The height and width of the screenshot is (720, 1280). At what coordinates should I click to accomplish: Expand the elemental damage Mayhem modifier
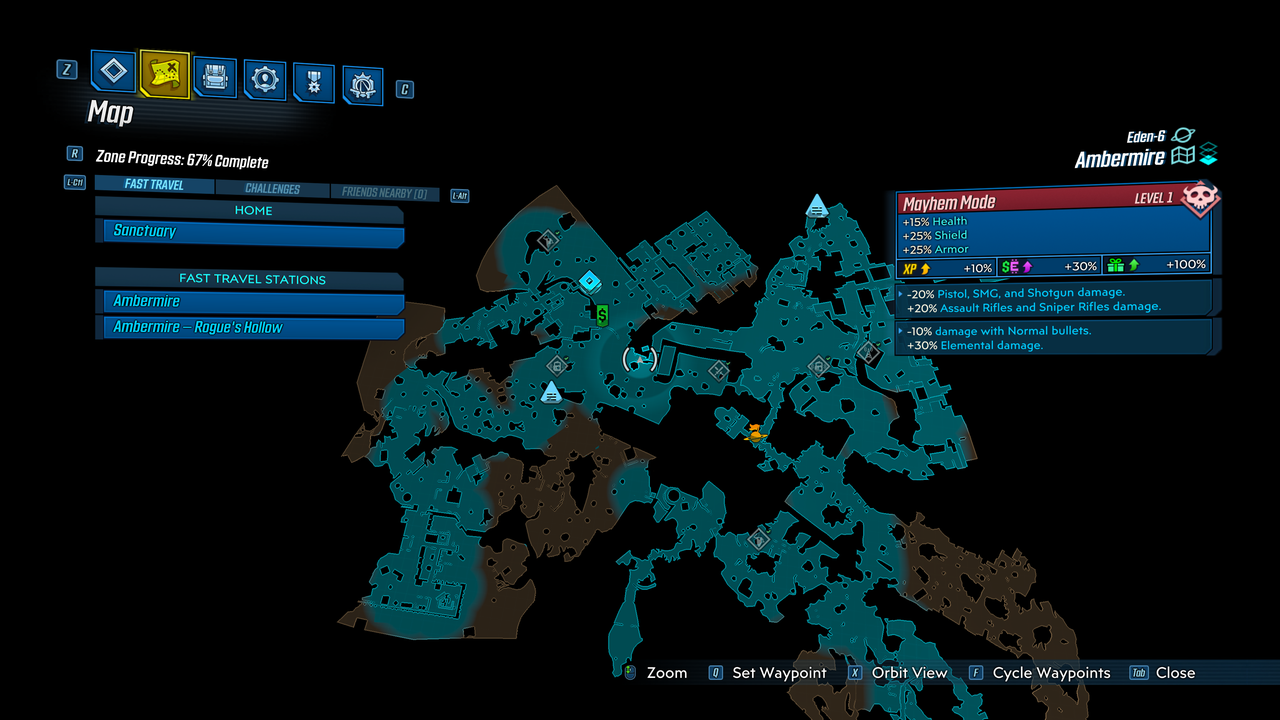coord(1055,338)
